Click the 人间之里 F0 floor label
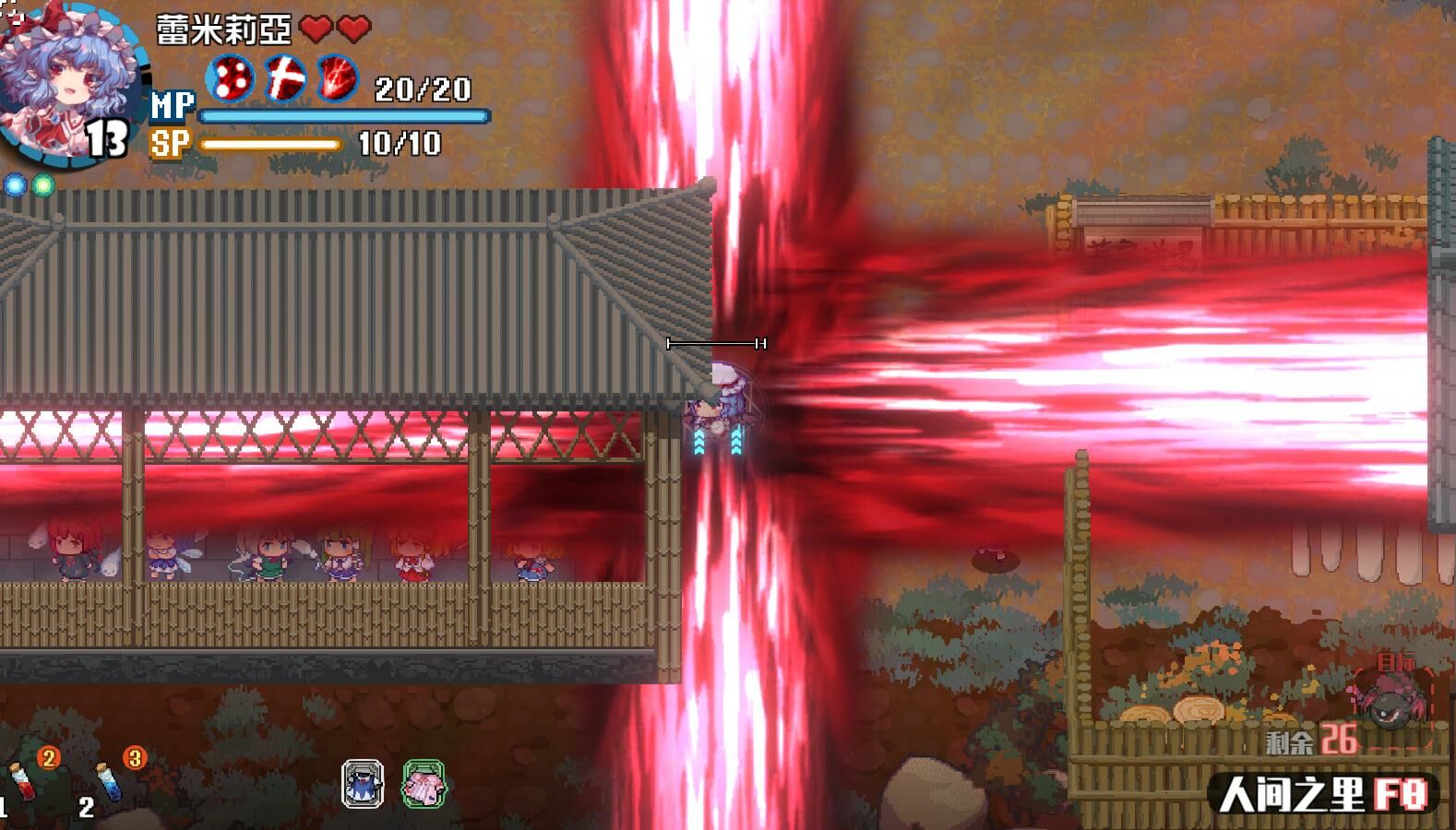The height and width of the screenshot is (830, 1456). 1324,794
